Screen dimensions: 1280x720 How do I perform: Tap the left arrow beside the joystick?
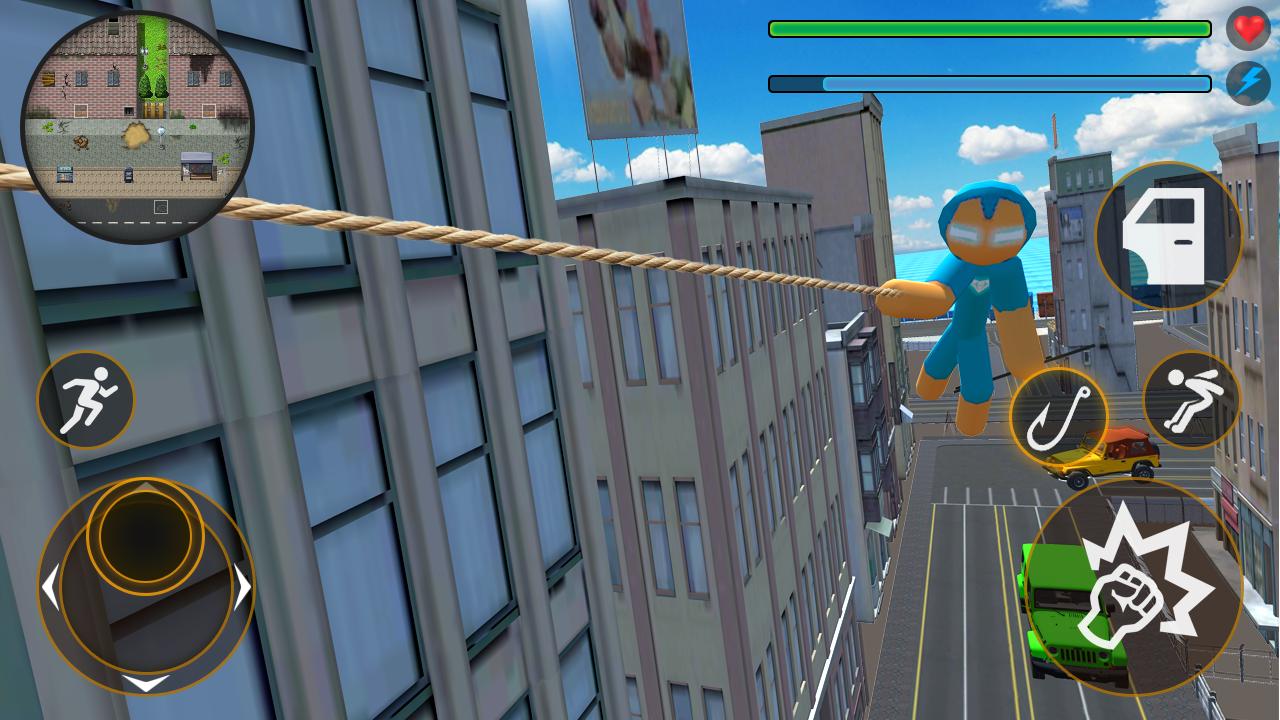(52, 585)
